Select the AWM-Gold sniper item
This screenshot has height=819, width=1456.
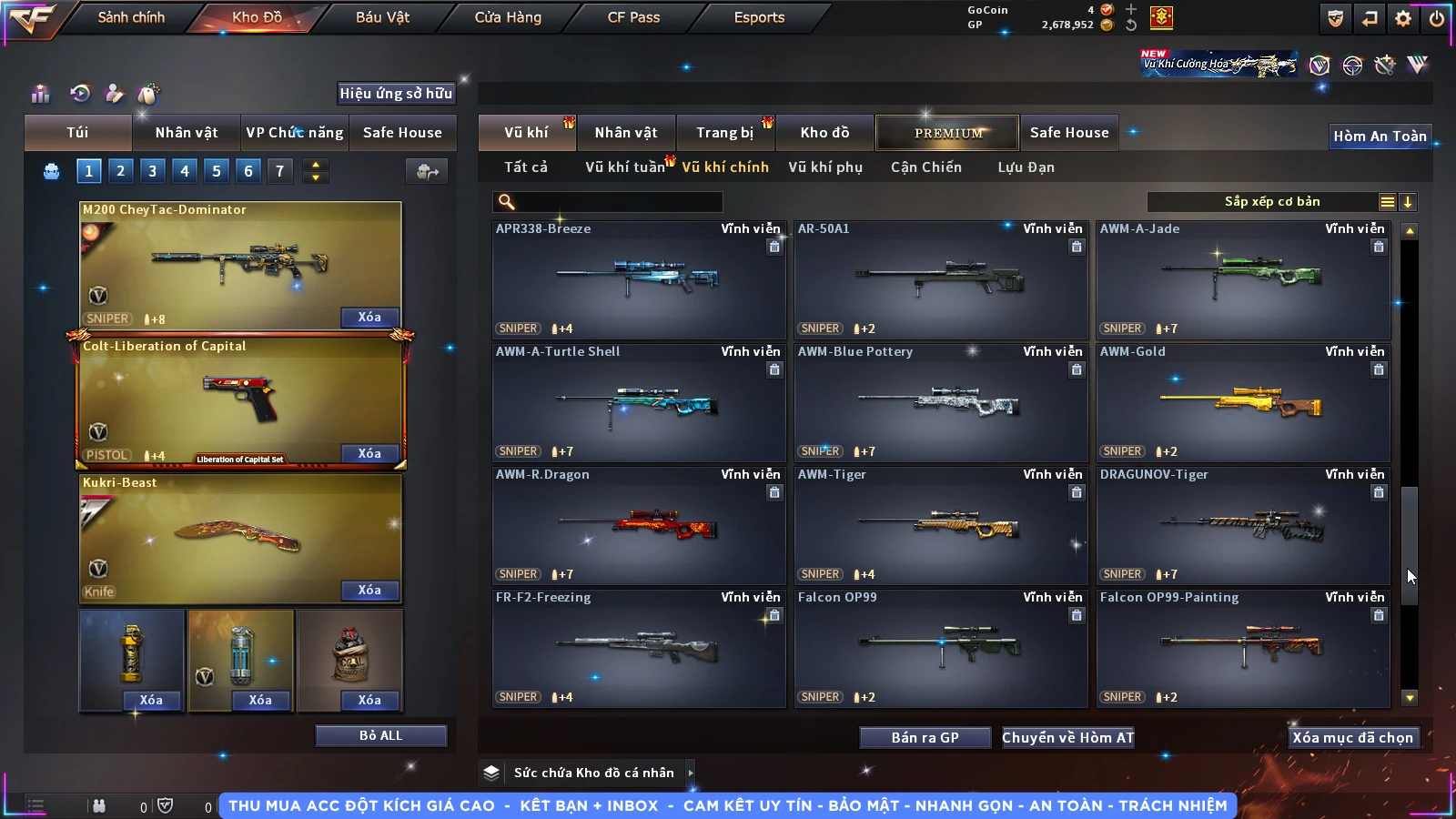[x=1243, y=402]
